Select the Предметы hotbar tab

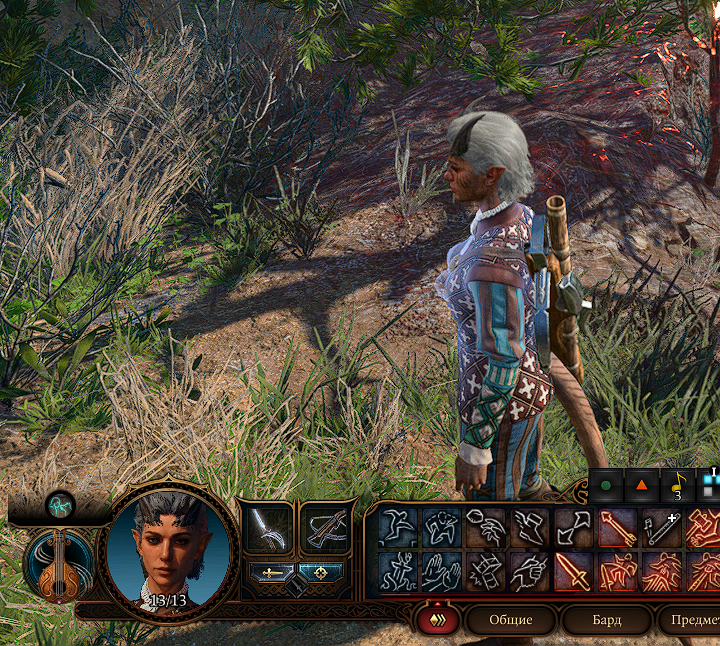690,620
